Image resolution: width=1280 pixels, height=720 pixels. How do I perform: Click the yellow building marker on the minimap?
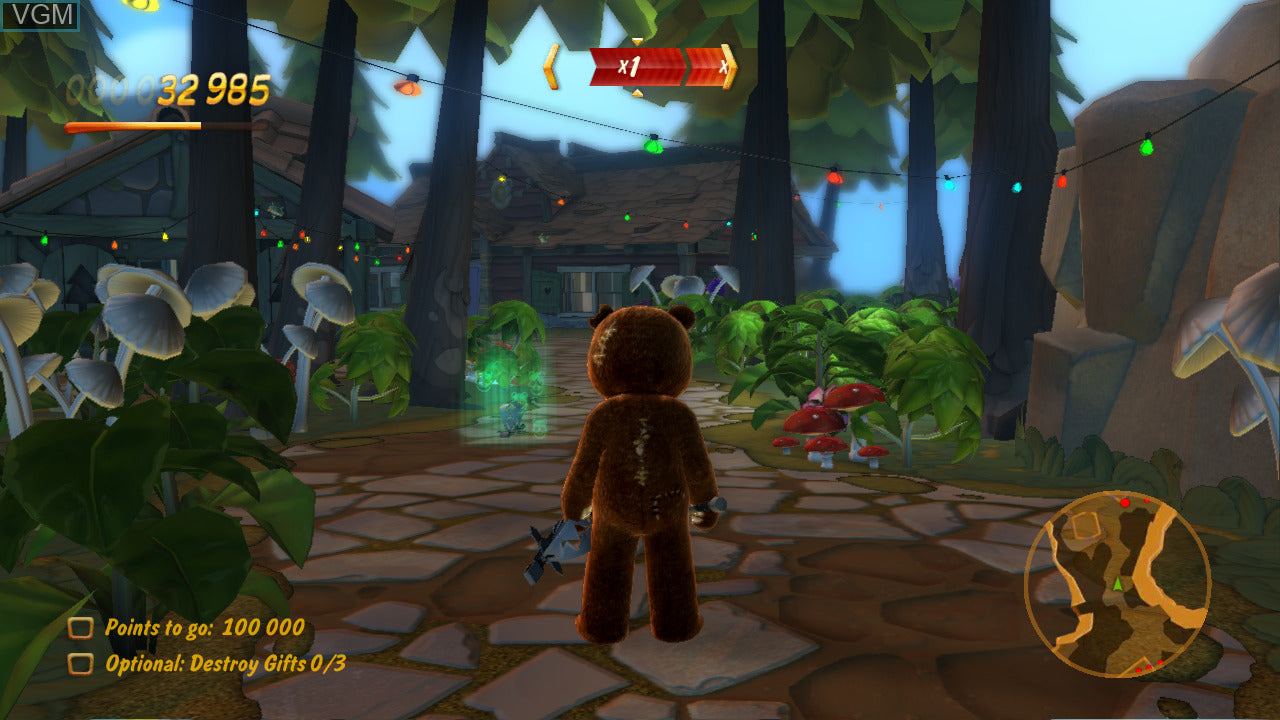click(1085, 525)
